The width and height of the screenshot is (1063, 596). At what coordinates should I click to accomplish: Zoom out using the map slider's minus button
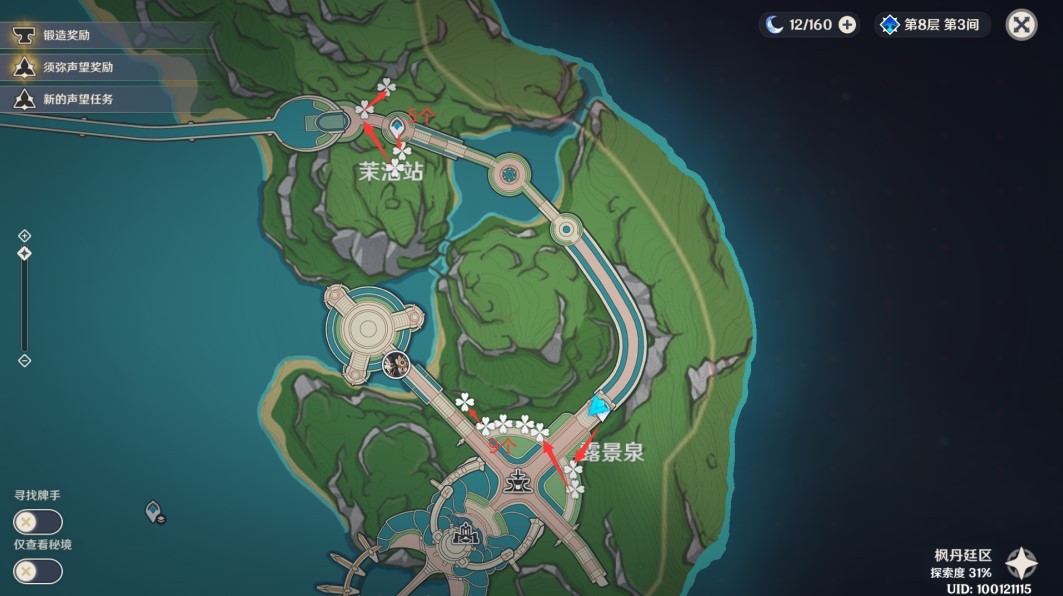click(25, 360)
